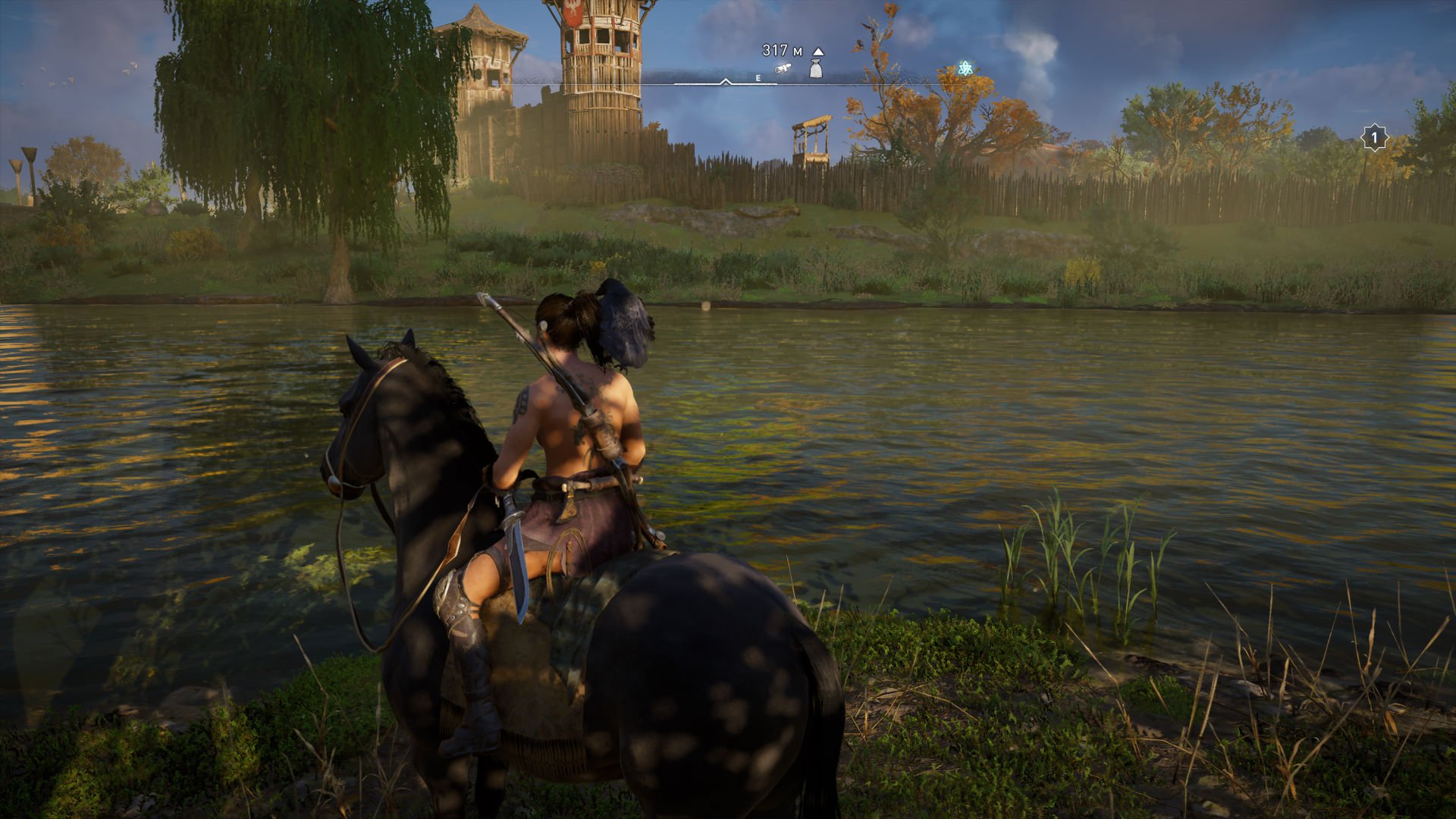The image size is (1456, 819).
Task: Click the star badge numbered 1
Action: point(1373,139)
